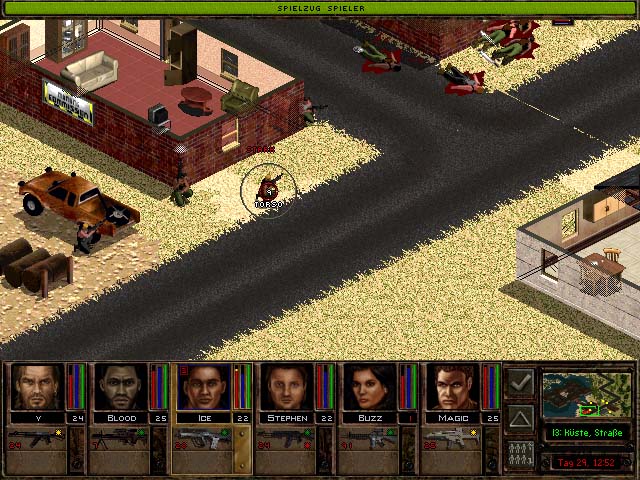Select mercenary Y's portrait
Viewport: 640px width, 480px height.
(36, 386)
